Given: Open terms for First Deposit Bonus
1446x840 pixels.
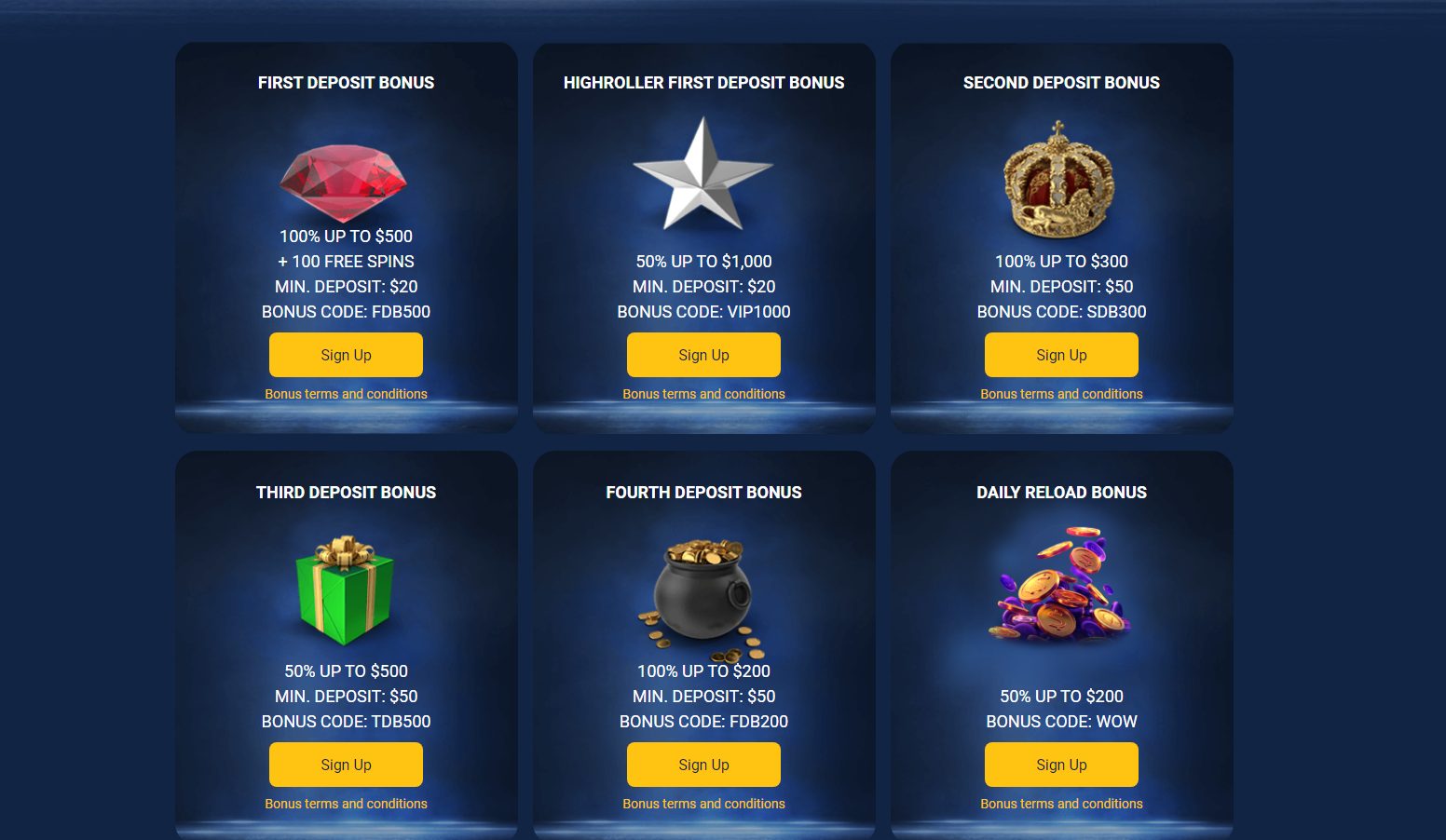Looking at the screenshot, I should click(x=346, y=394).
